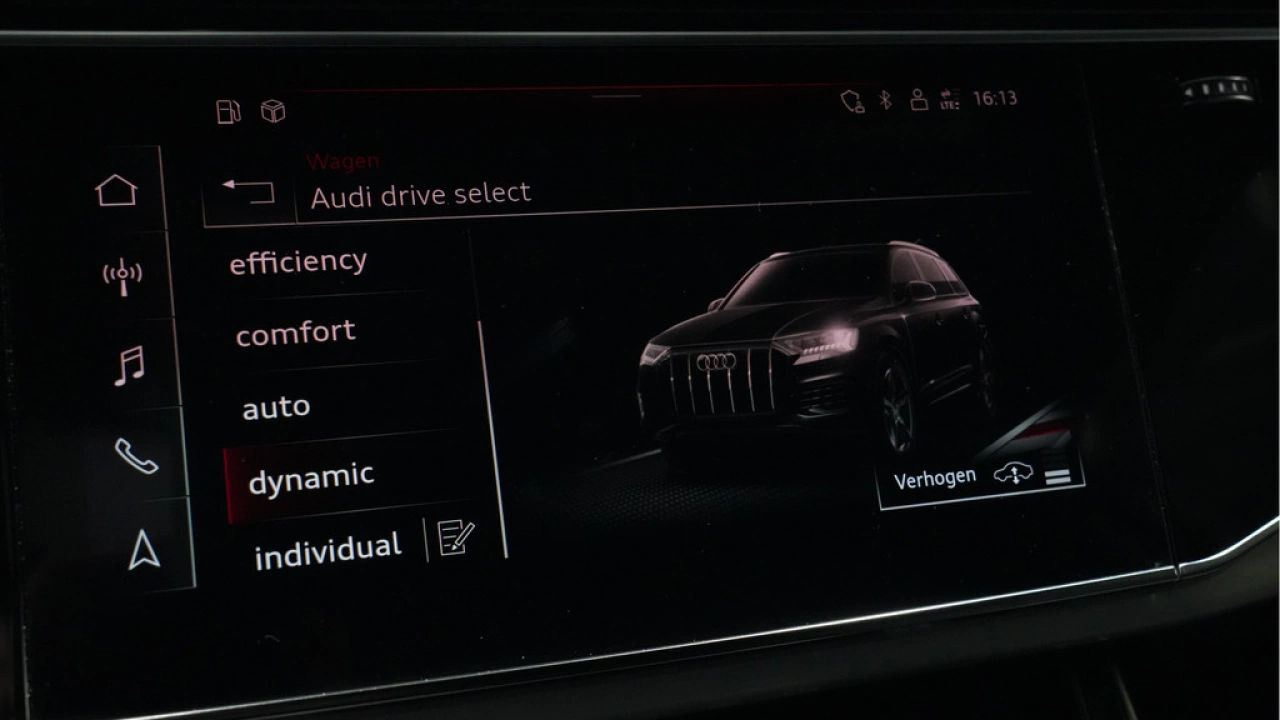The width and height of the screenshot is (1280, 720).
Task: Activate efficiency mode
Action: point(298,261)
